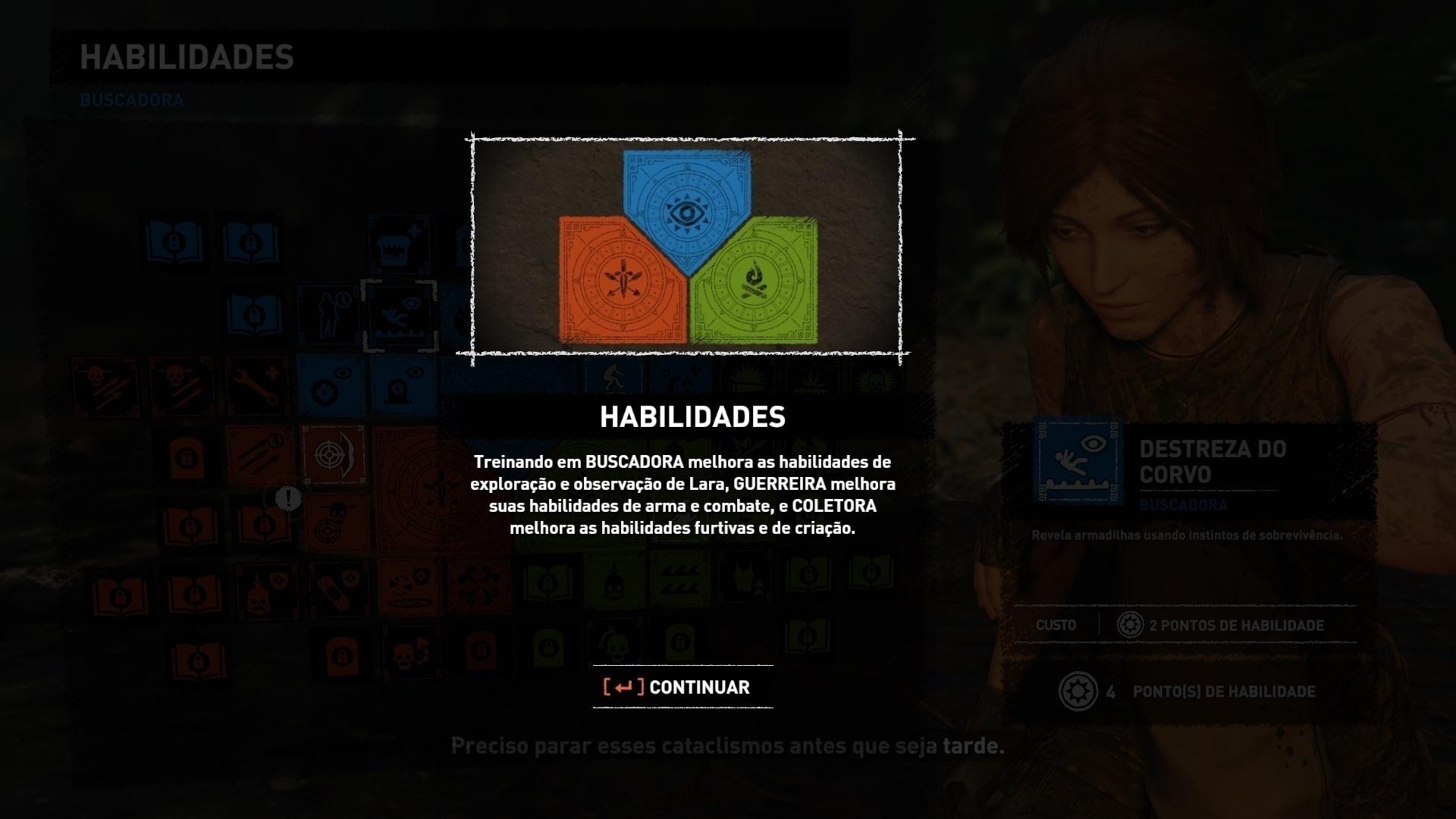This screenshot has width=1456, height=819.
Task: Click the Destreza do Corvo skill thumbnail
Action: (1077, 463)
